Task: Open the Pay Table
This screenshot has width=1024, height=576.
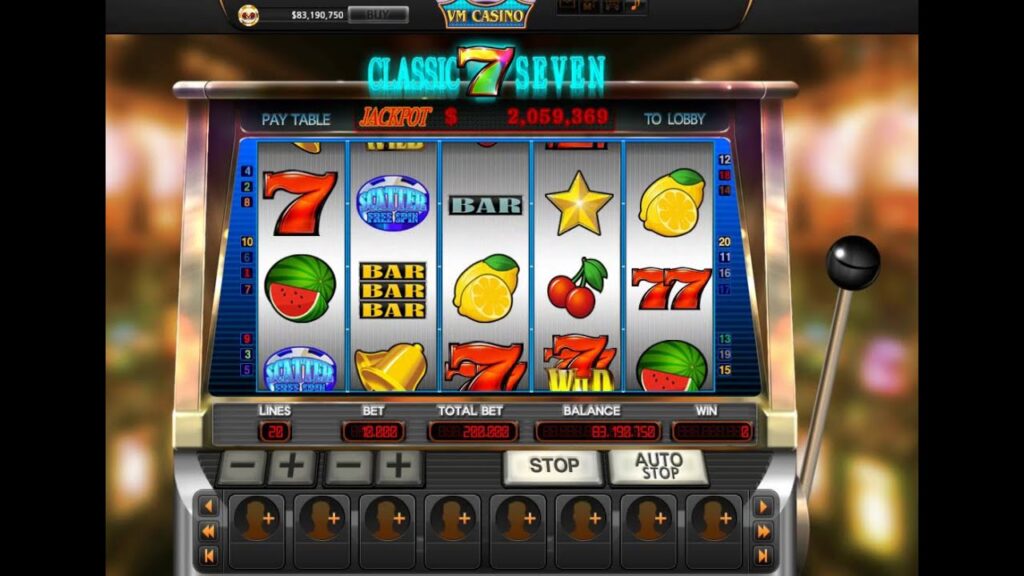Action: point(295,119)
